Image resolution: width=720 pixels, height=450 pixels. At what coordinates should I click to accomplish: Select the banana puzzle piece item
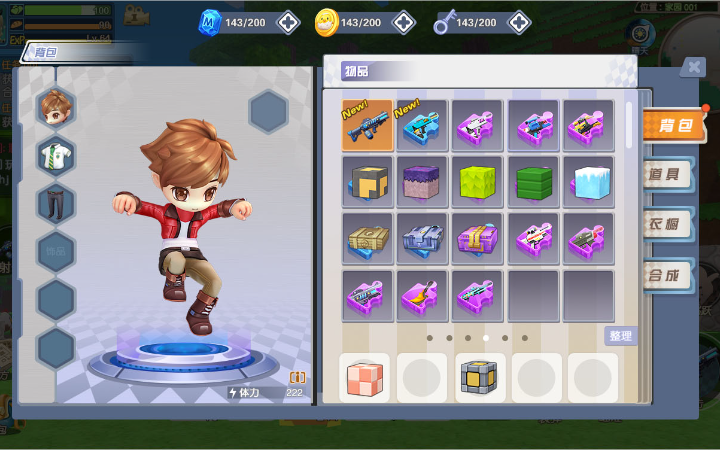click(422, 296)
